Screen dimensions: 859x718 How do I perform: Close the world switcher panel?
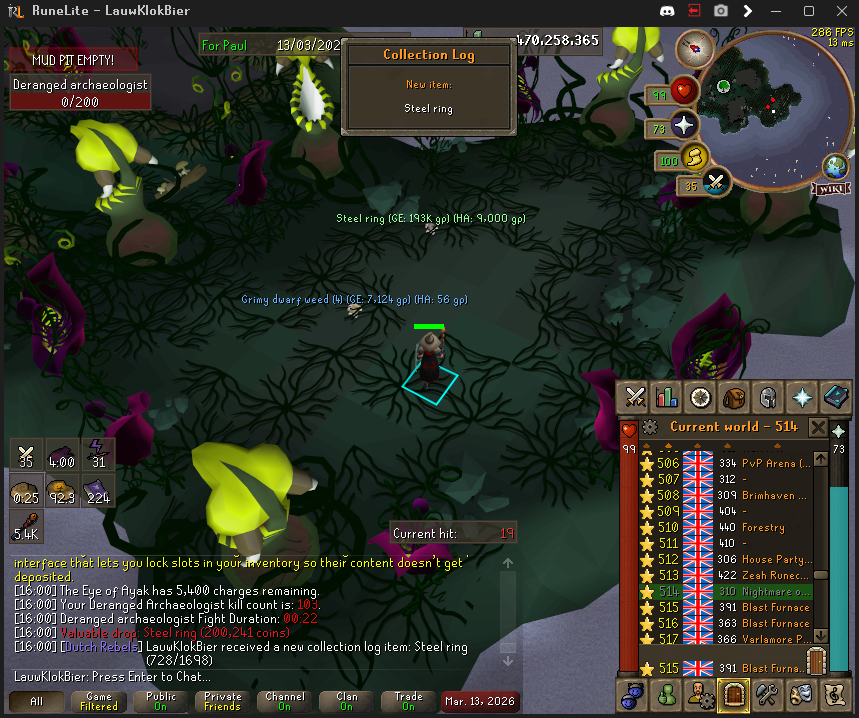point(817,428)
